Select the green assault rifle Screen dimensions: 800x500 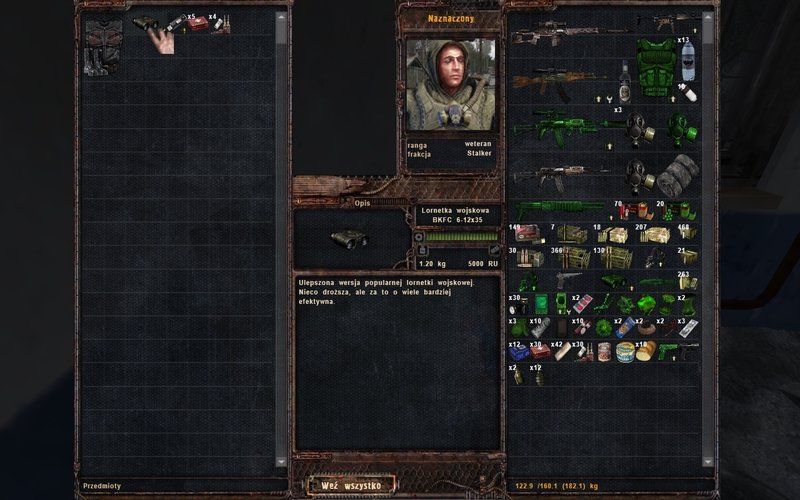click(x=555, y=129)
